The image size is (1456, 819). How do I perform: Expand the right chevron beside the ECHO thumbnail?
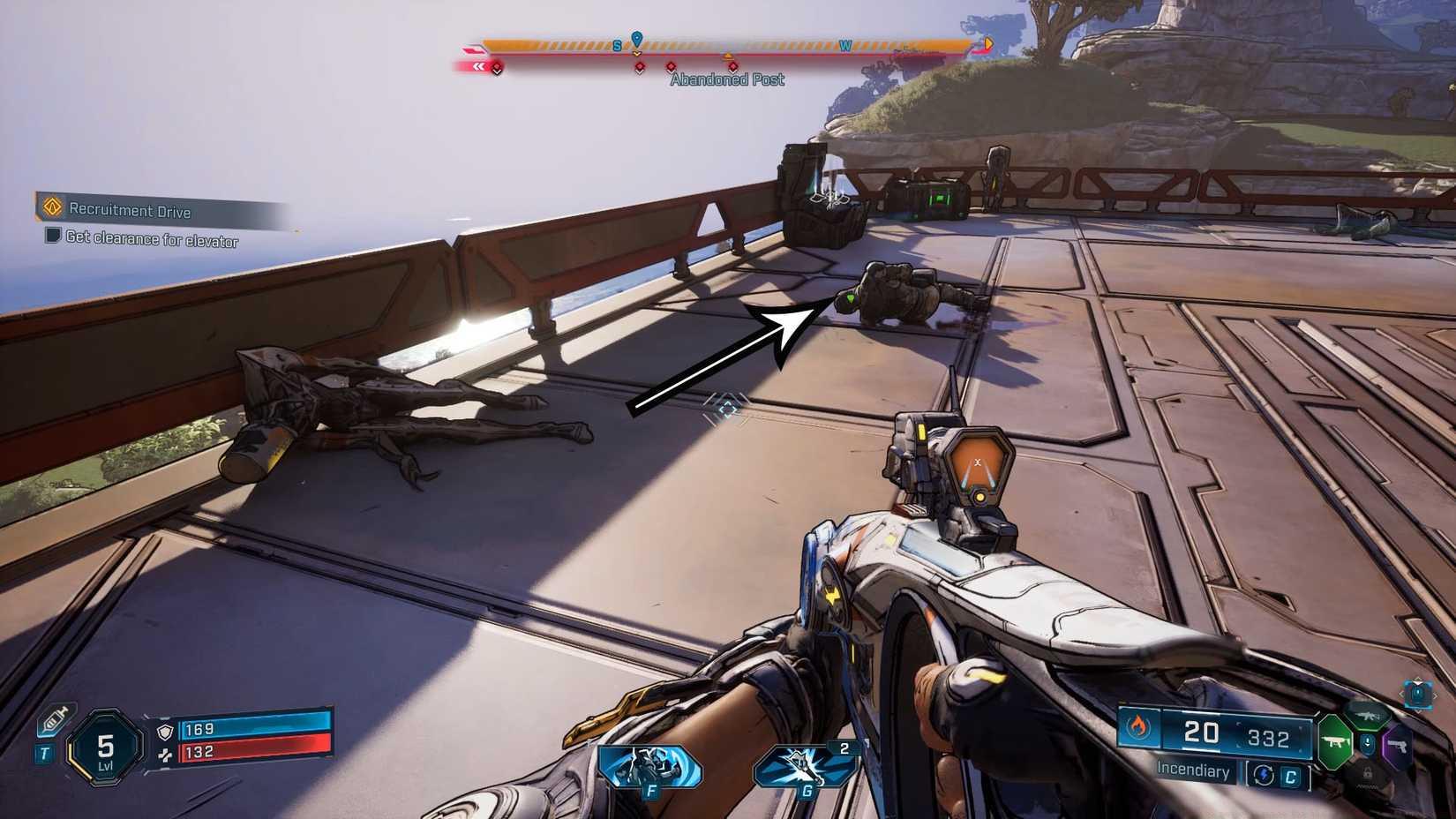1437,695
